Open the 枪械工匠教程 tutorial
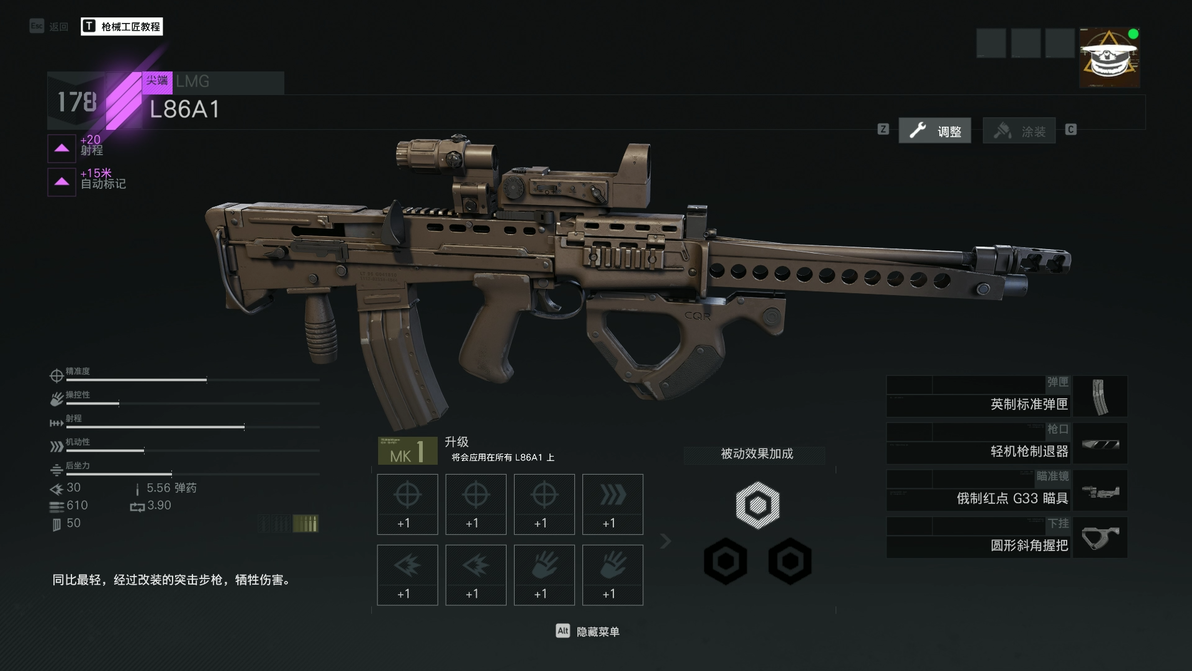 [121, 27]
